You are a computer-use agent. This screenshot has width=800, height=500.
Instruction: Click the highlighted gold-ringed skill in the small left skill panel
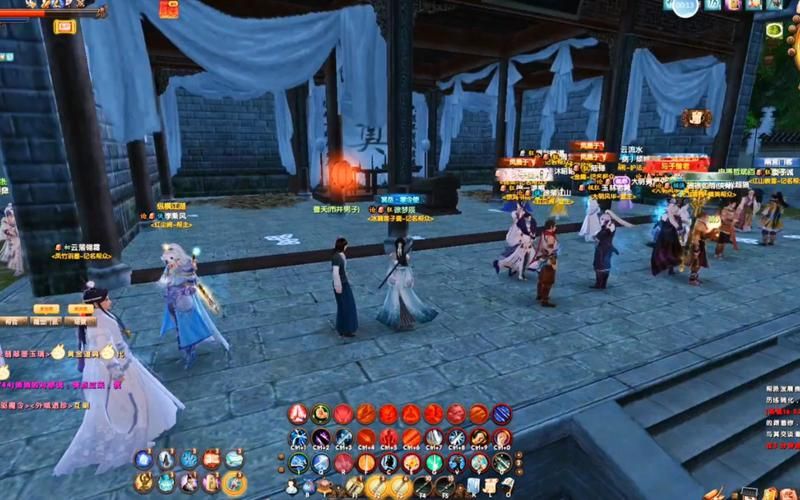(234, 482)
